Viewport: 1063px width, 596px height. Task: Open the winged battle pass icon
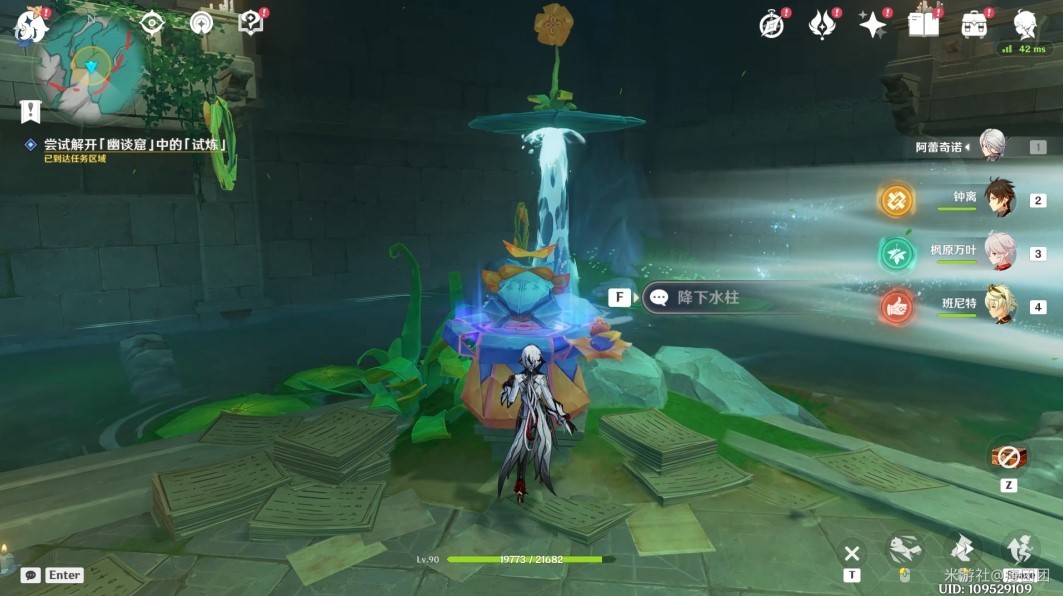[822, 25]
